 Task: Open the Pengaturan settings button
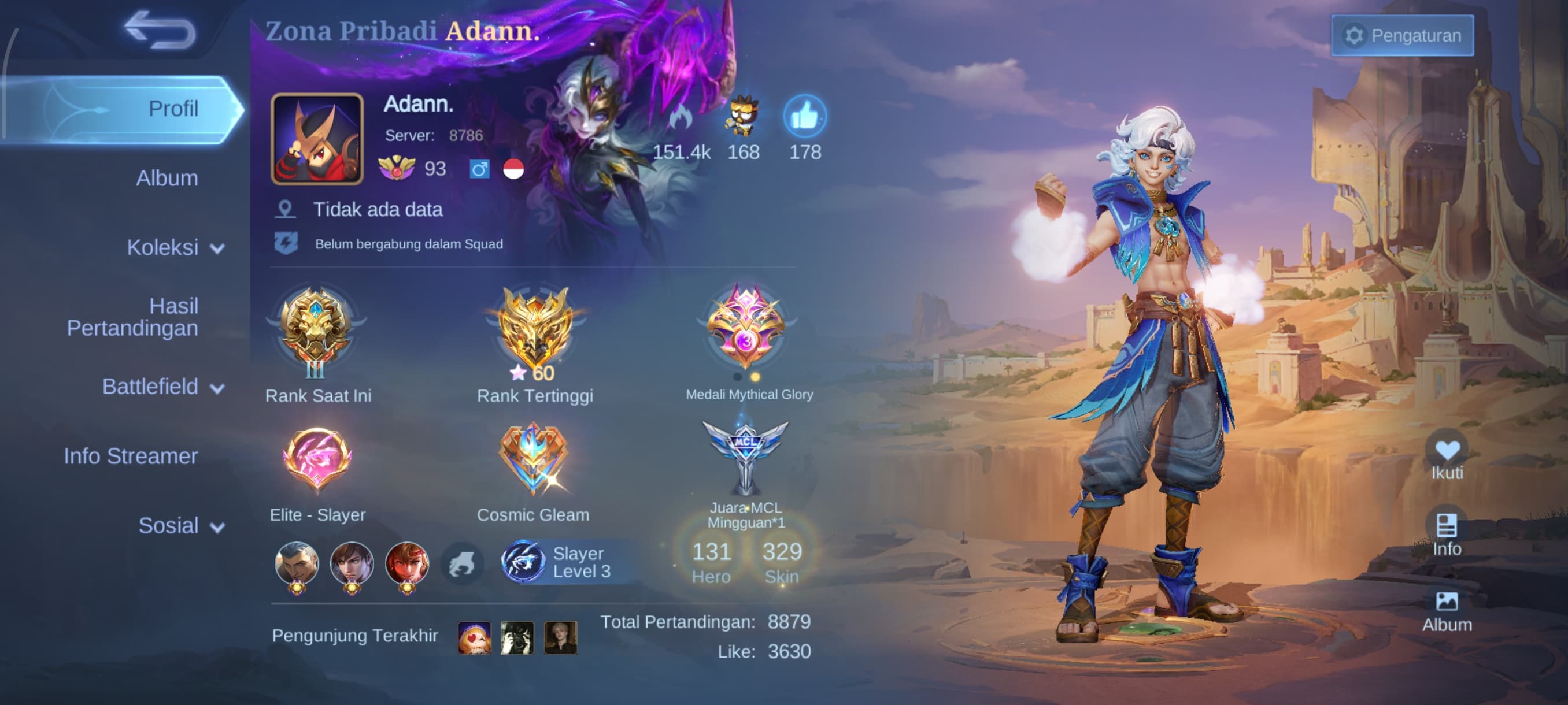click(1402, 36)
